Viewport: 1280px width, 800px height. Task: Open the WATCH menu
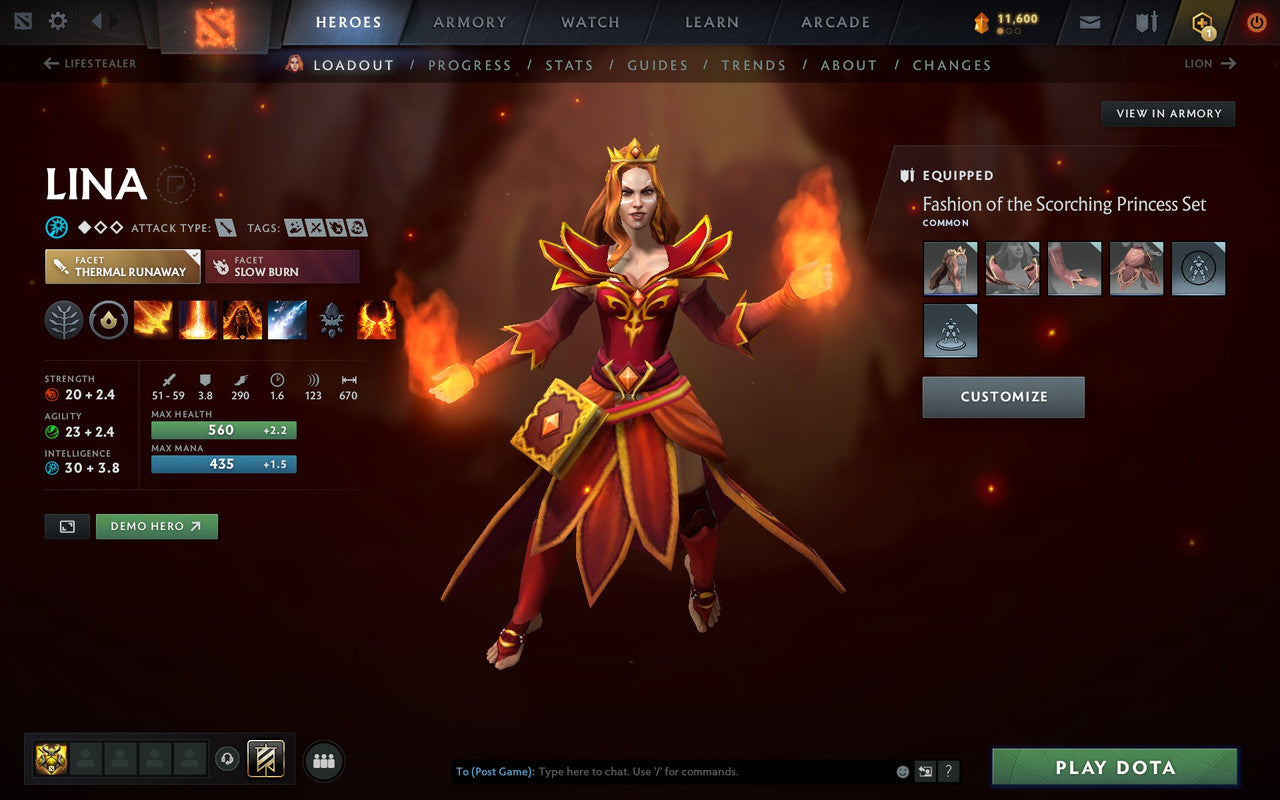589,21
